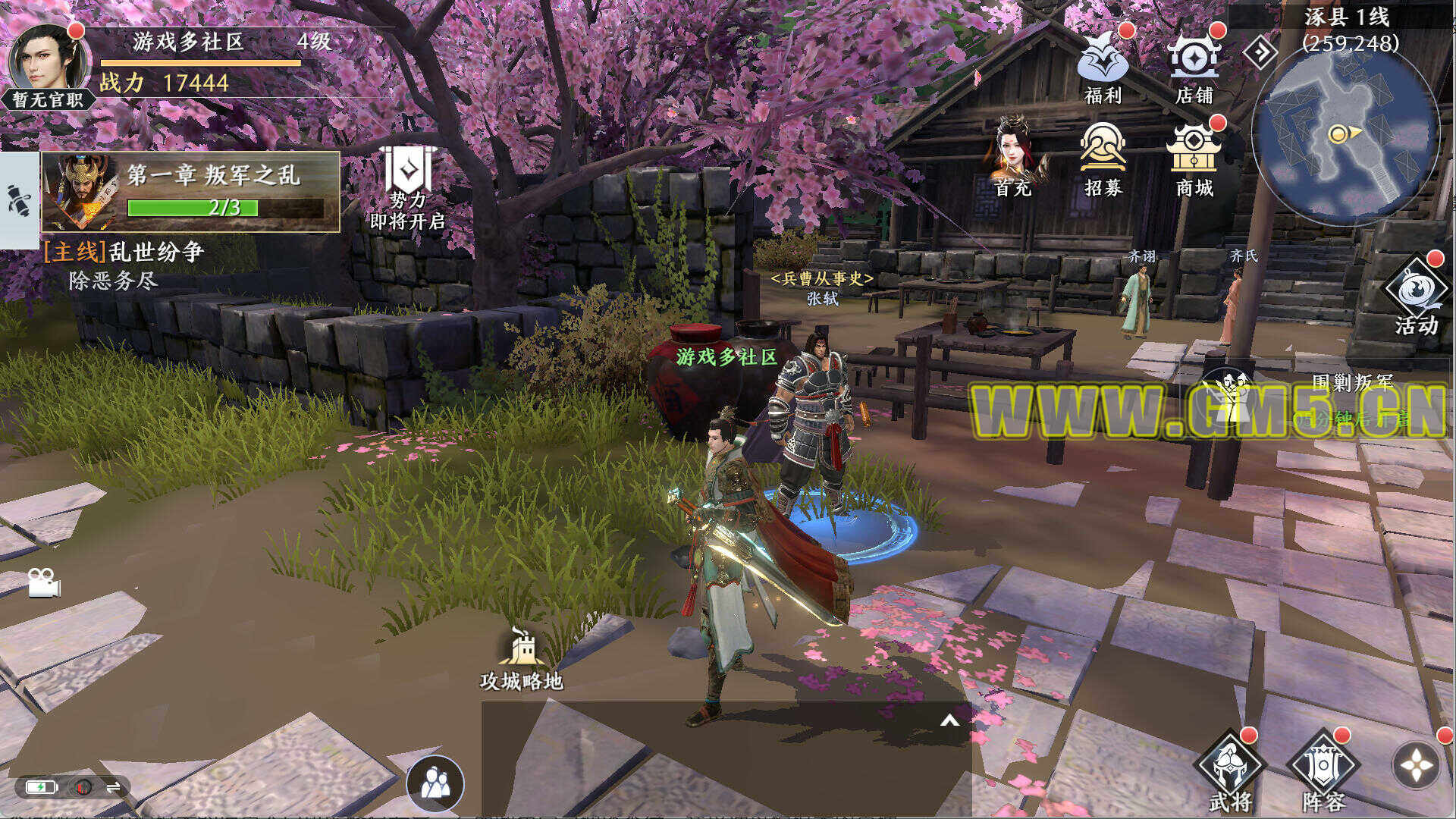Viewport: 1456px width, 819px height.
Task: Open the 商城 mall
Action: click(1194, 157)
